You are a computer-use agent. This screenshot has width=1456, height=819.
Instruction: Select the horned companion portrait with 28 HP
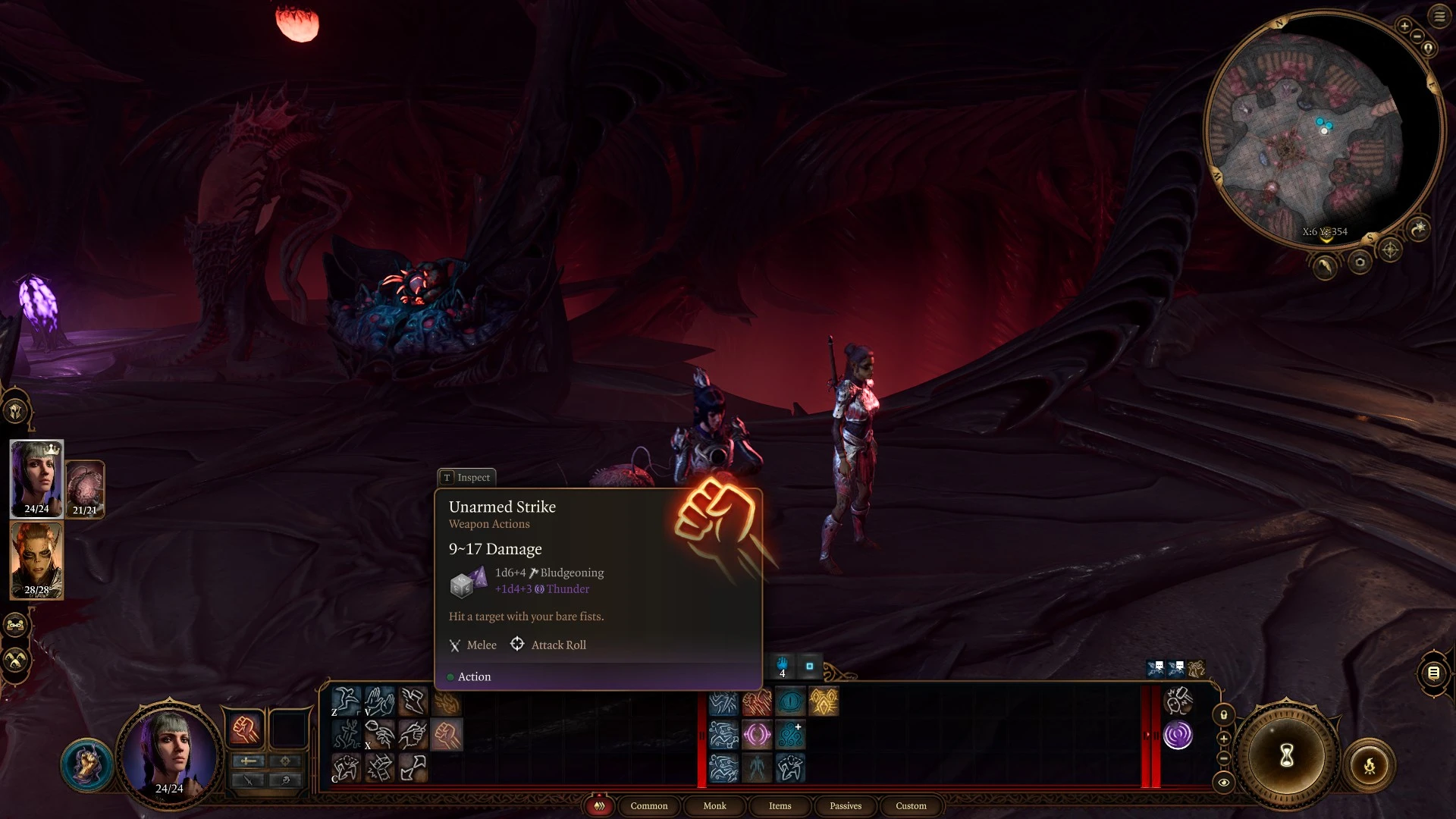pyautogui.click(x=36, y=560)
